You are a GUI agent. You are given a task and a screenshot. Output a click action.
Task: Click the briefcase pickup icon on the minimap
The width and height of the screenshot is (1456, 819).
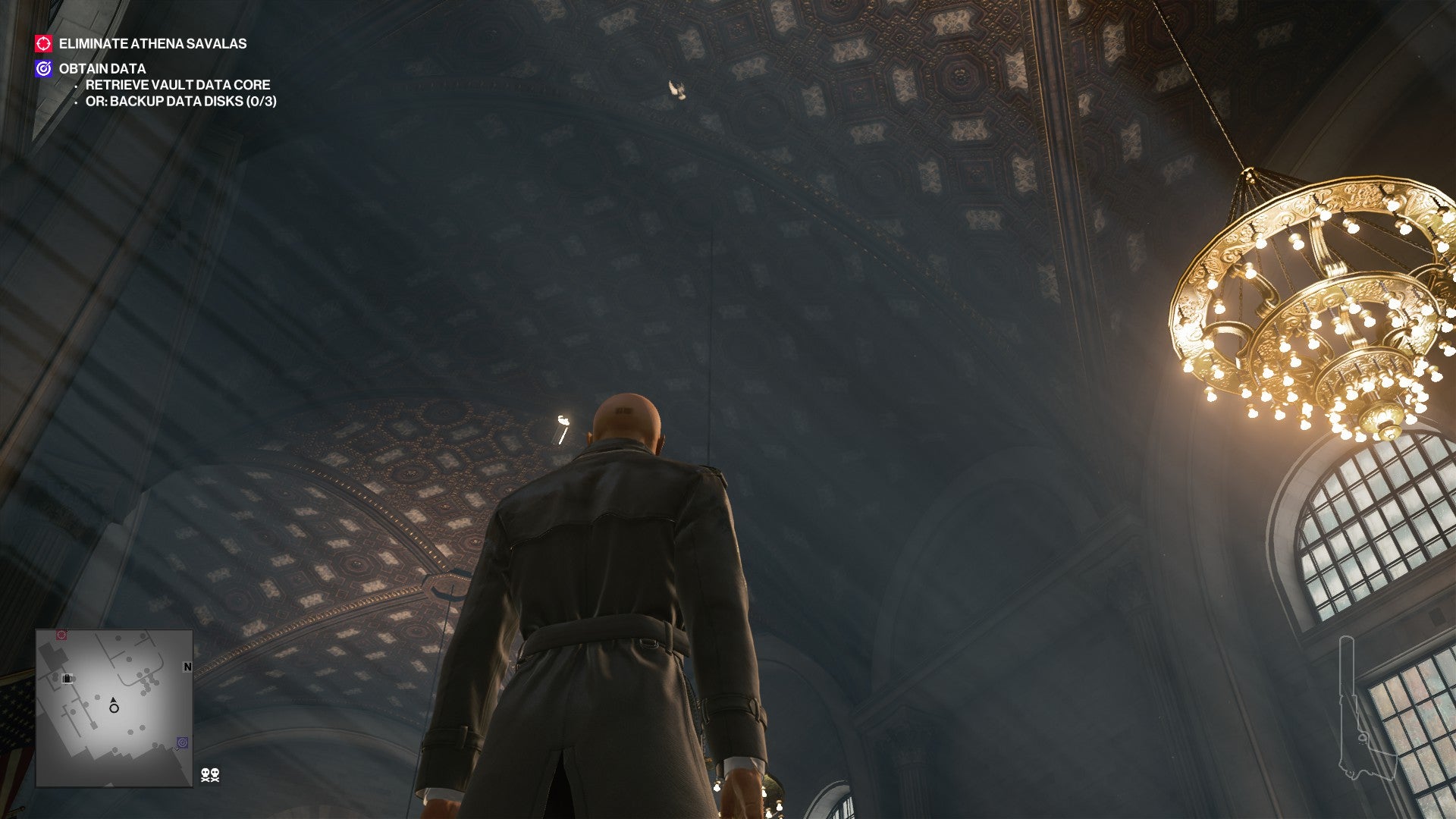click(67, 679)
